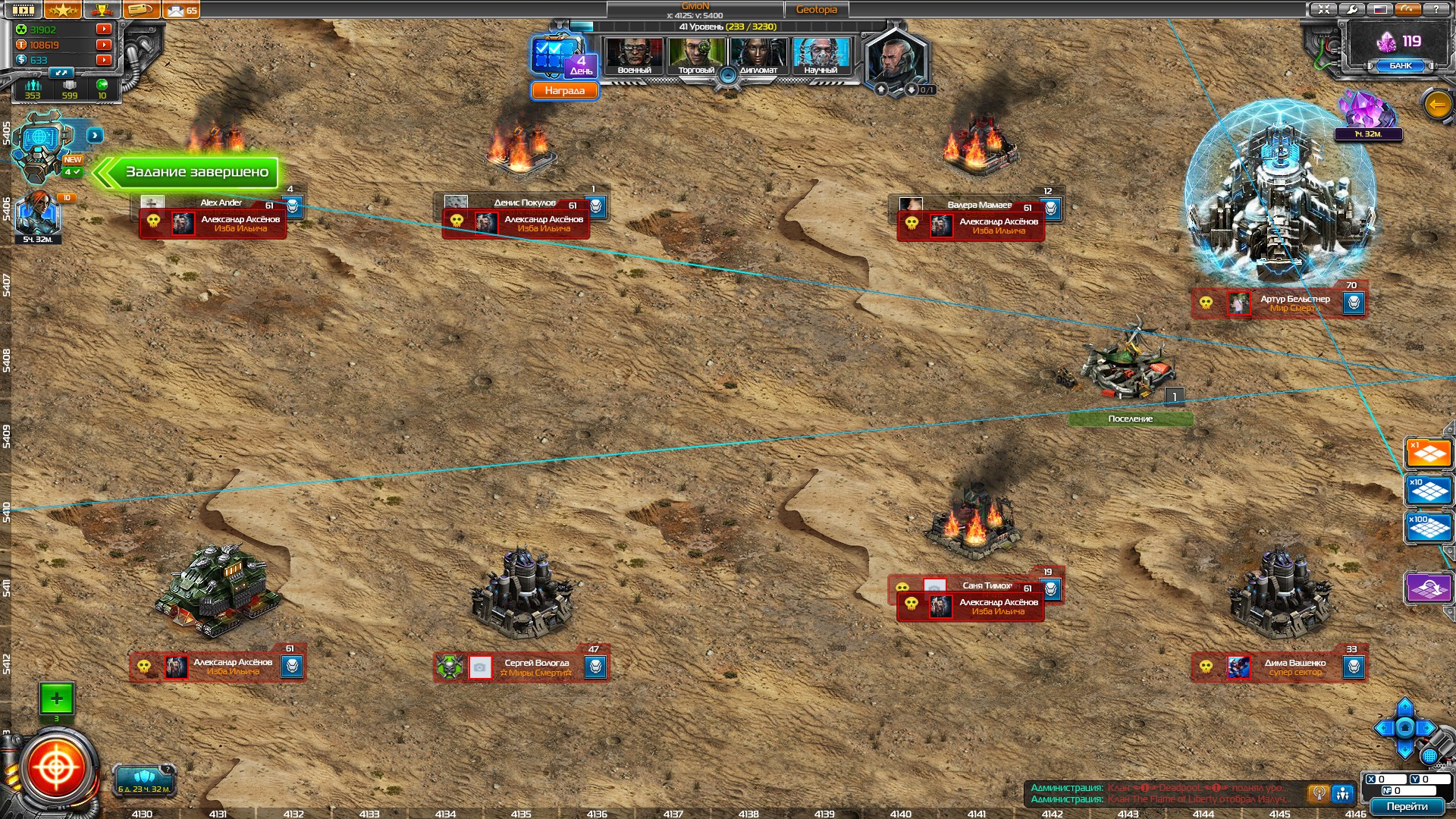Claim the Награда daily reward
Screen dimensions: 1456x819
(x=564, y=91)
